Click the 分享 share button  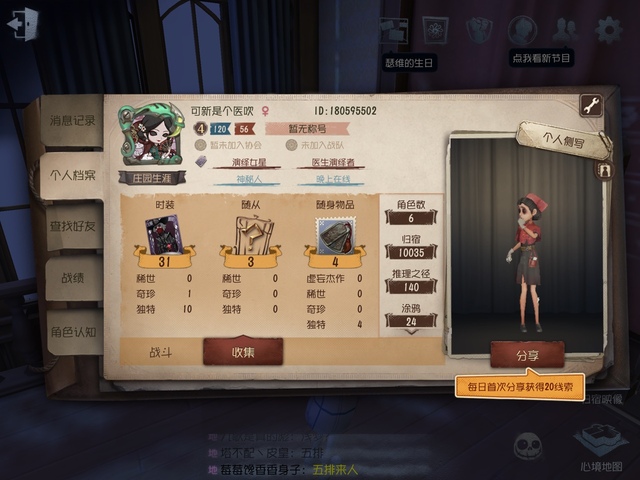pos(527,353)
